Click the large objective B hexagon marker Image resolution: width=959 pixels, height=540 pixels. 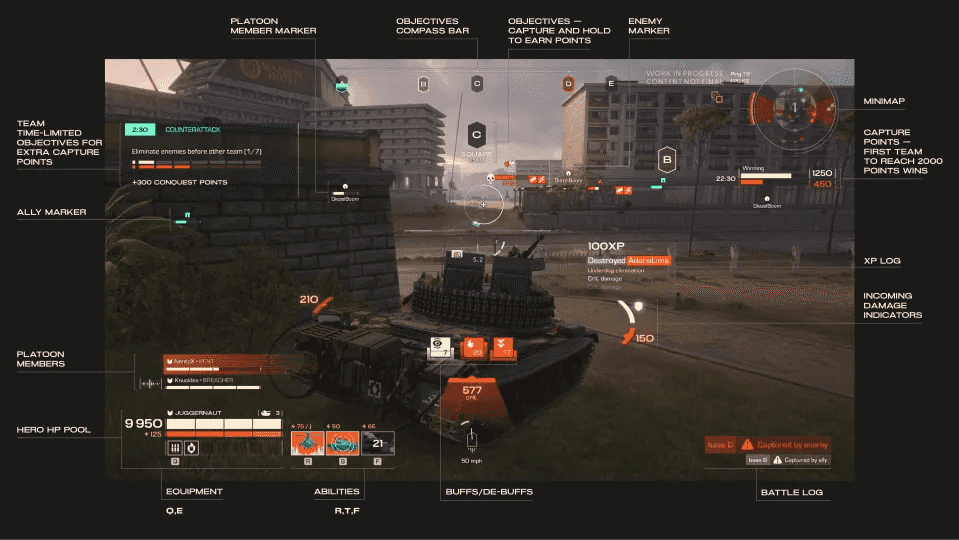666,158
